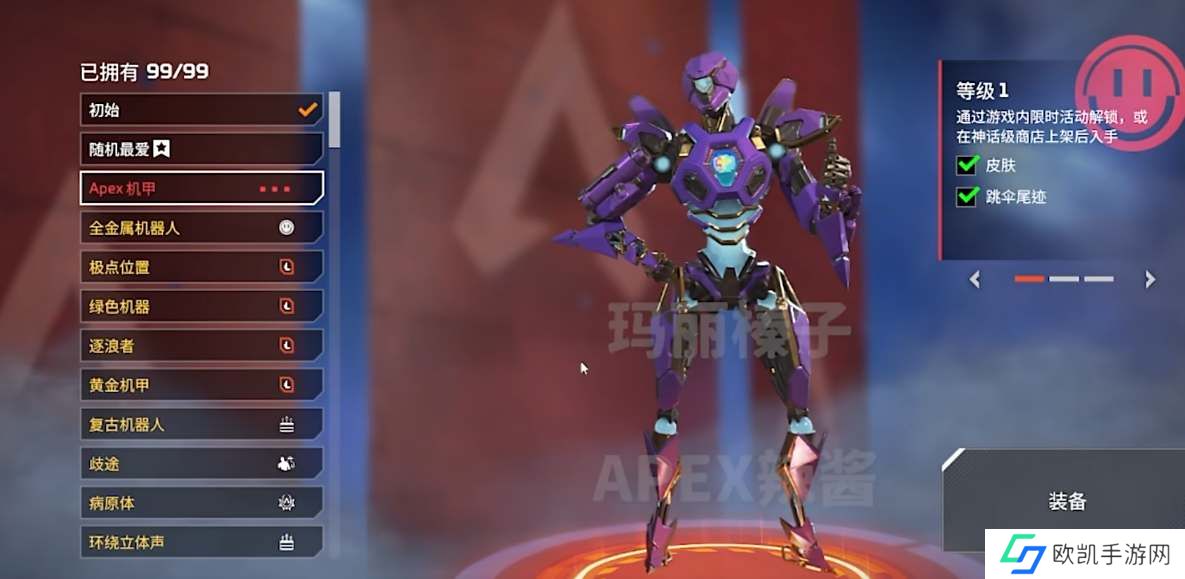Select the 极点位置 skin

point(200,267)
